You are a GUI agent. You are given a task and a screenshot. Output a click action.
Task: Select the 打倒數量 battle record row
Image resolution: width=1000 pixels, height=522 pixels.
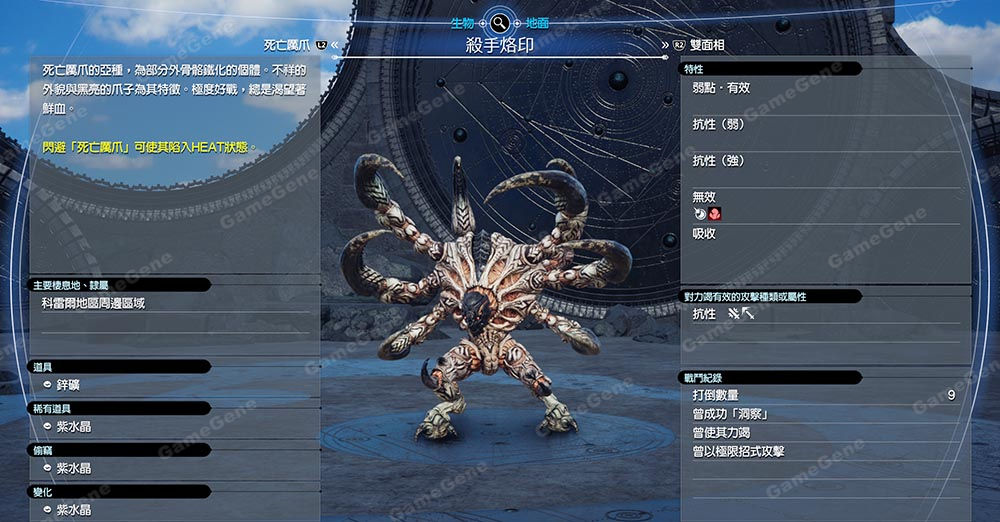[824, 395]
